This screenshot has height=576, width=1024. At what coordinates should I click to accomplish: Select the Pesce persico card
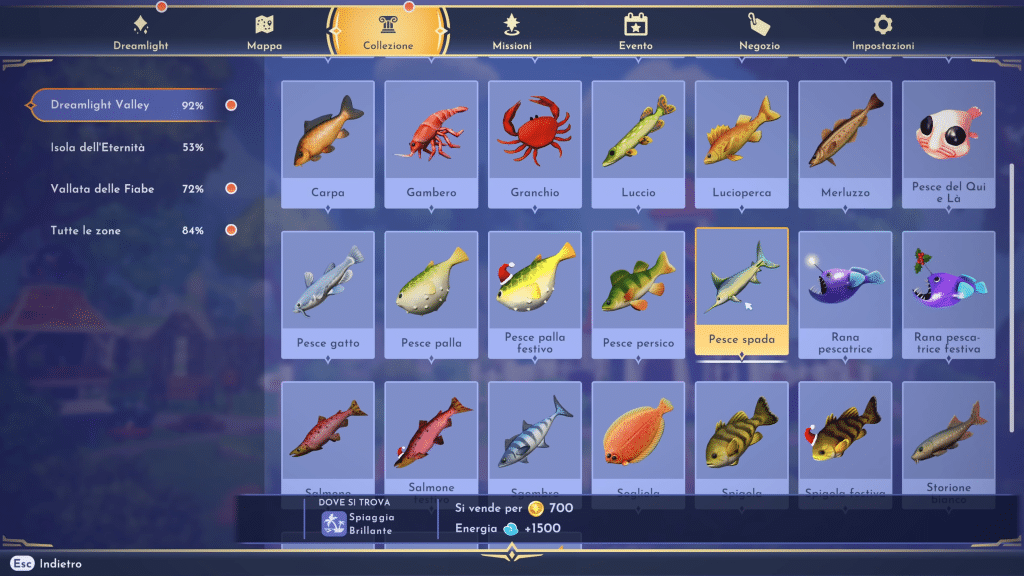638,294
